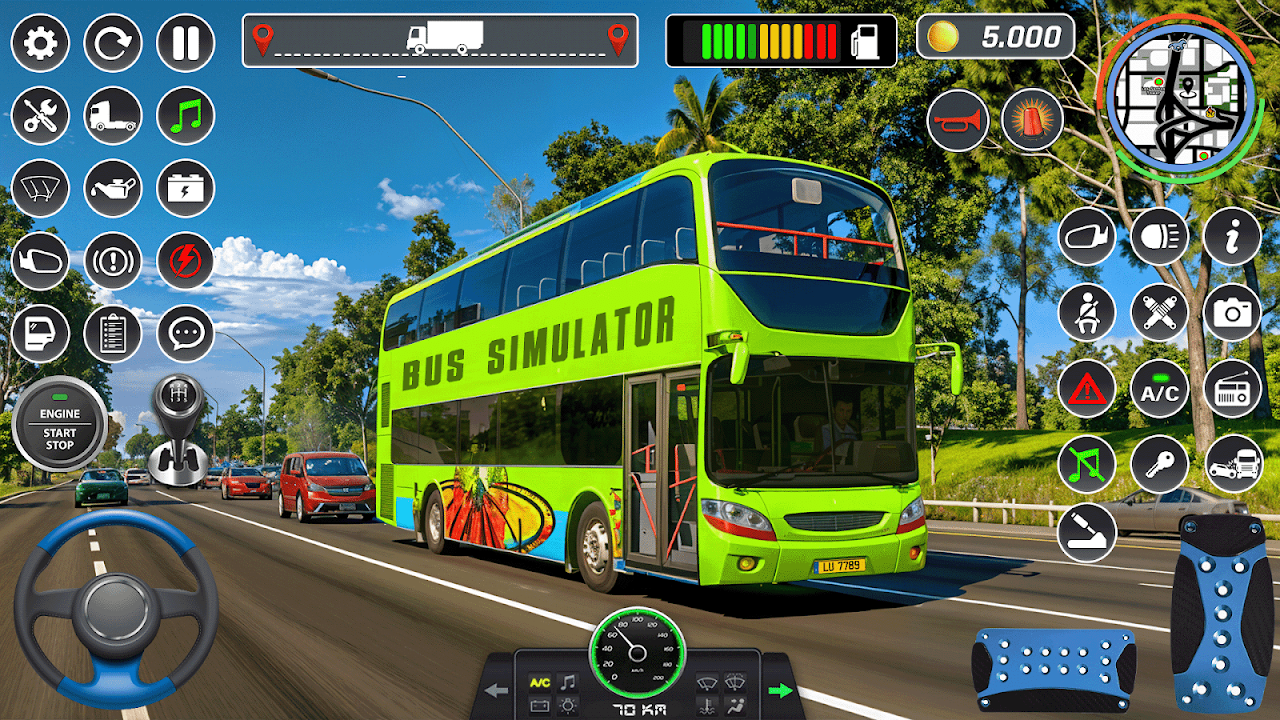Select the battery icon button

click(186, 188)
